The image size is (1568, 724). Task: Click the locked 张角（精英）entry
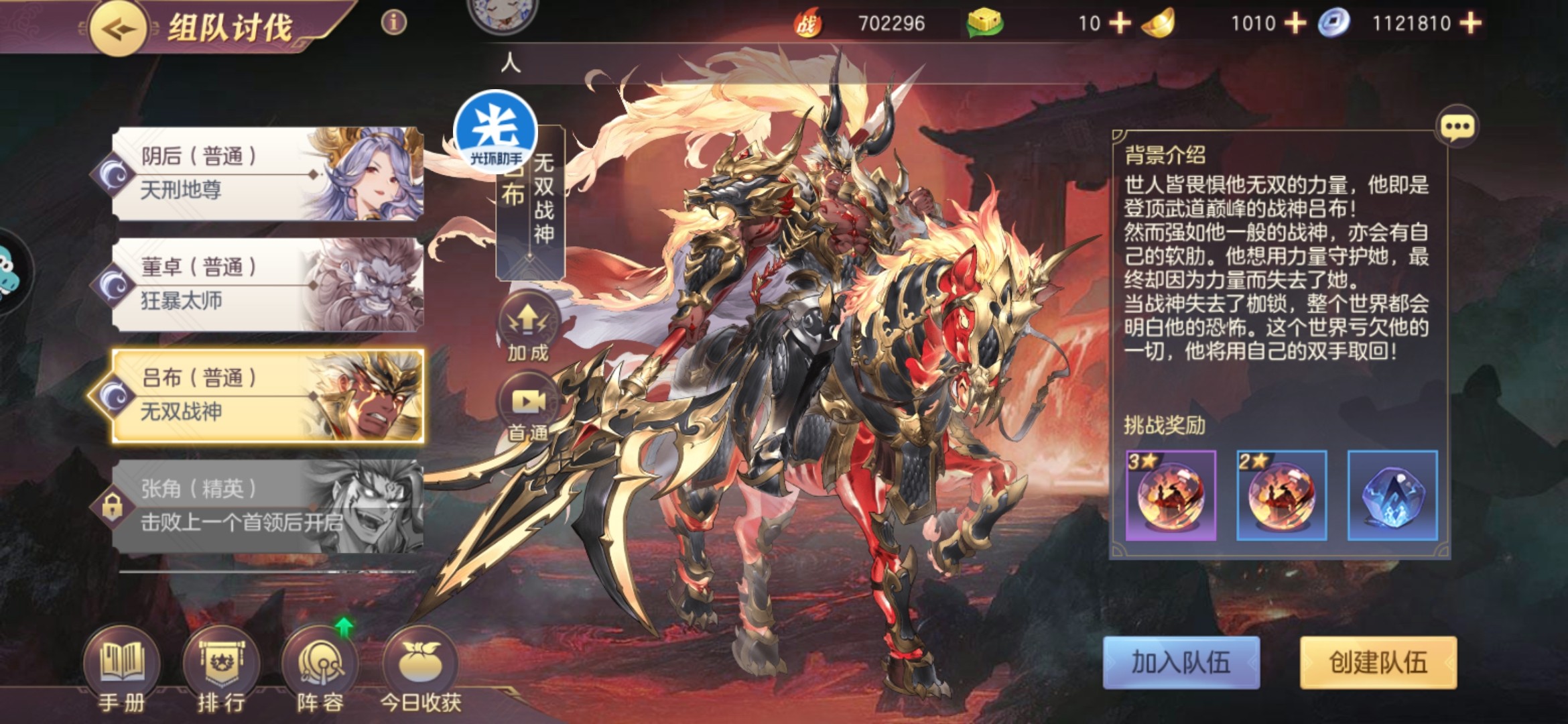[x=268, y=506]
